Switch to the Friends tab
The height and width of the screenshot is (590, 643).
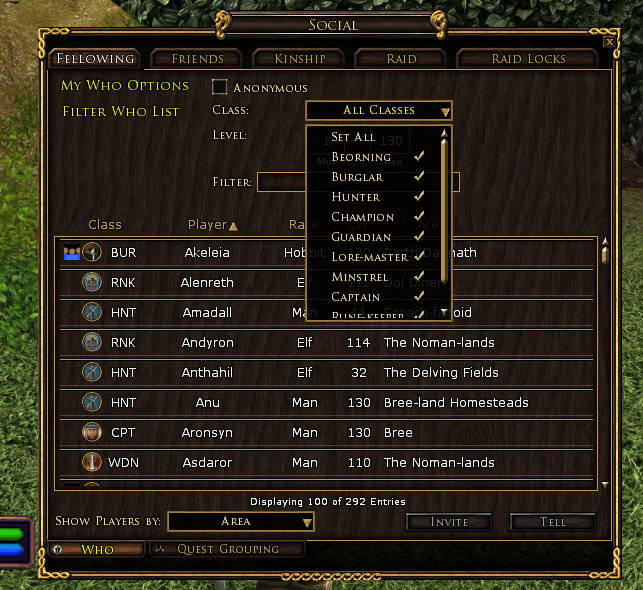coord(197,59)
